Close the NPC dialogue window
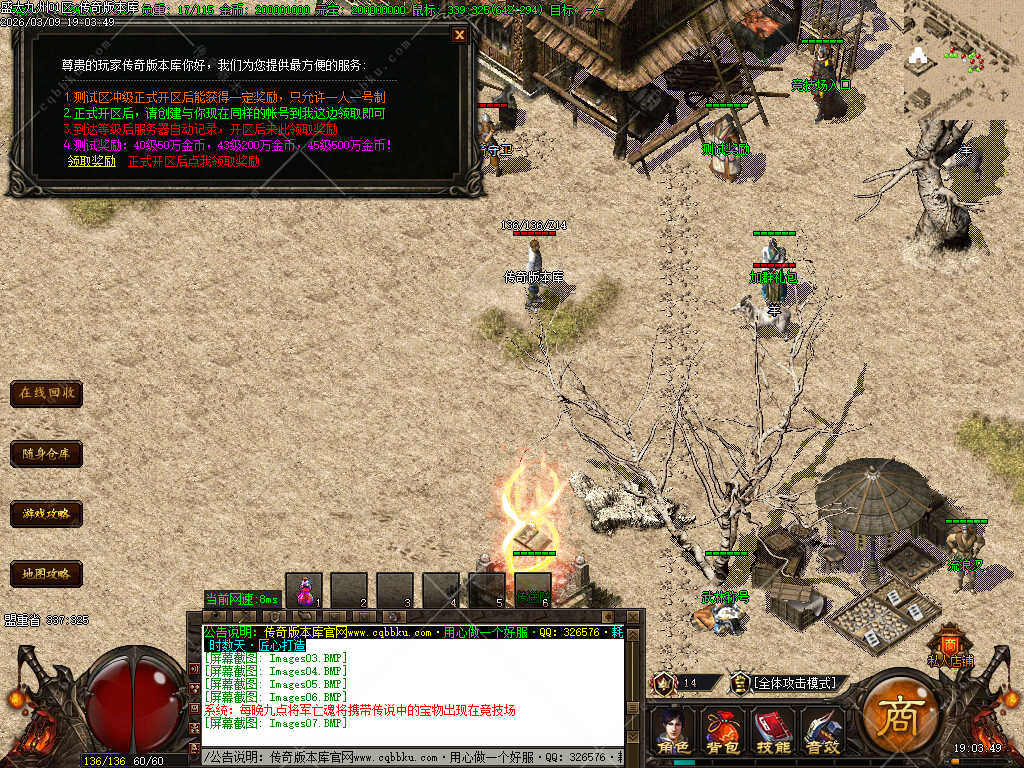The height and width of the screenshot is (768, 1024). (459, 35)
